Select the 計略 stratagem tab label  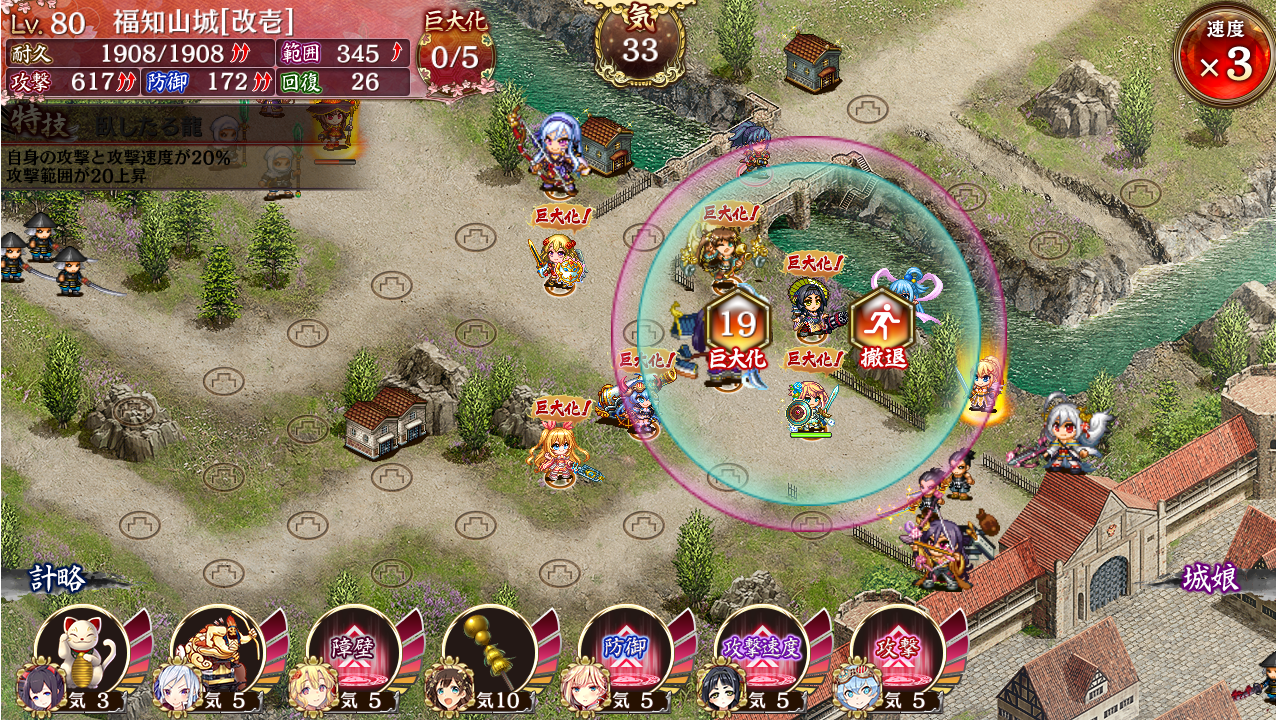click(x=58, y=578)
